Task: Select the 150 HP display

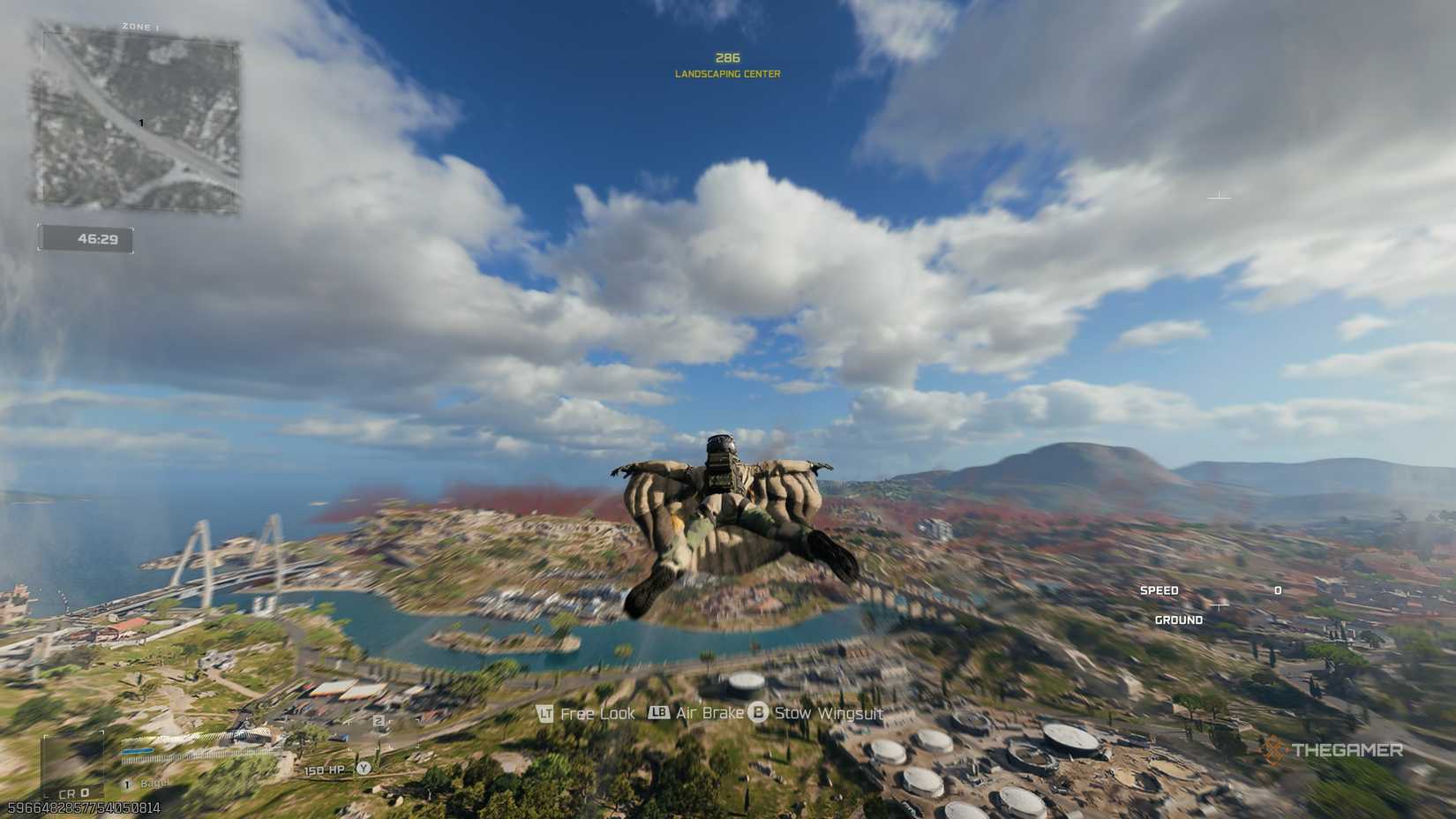Action: pyautogui.click(x=324, y=770)
